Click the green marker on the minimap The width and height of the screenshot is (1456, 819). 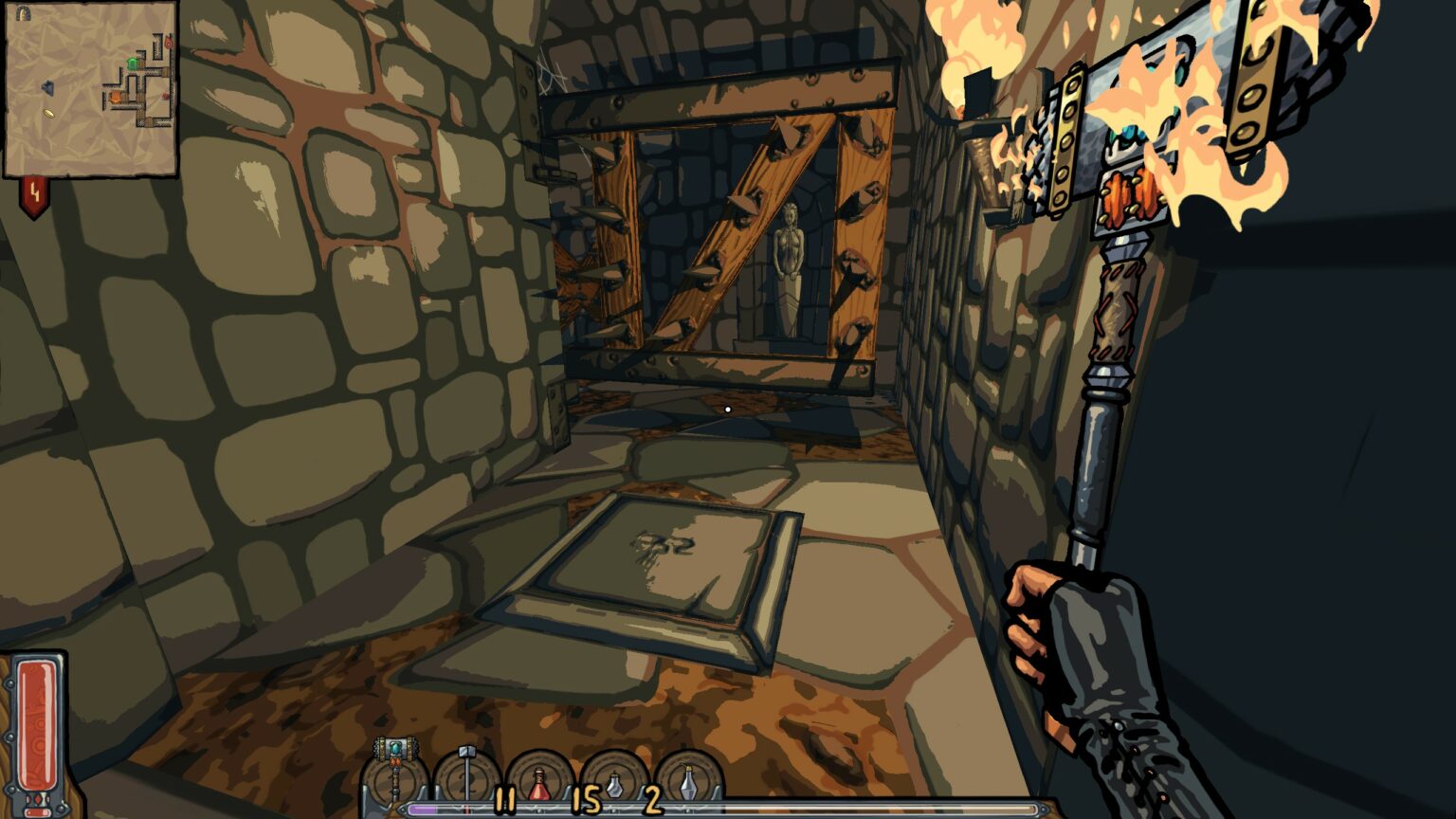click(133, 63)
